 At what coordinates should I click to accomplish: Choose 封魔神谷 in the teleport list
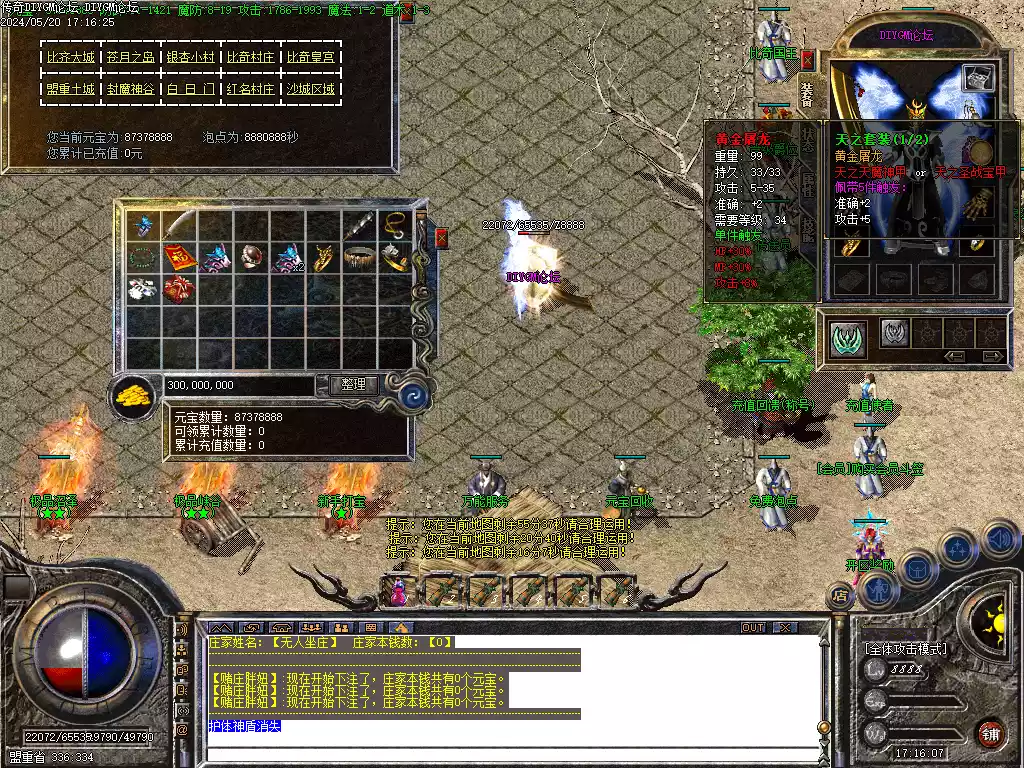pyautogui.click(x=131, y=89)
